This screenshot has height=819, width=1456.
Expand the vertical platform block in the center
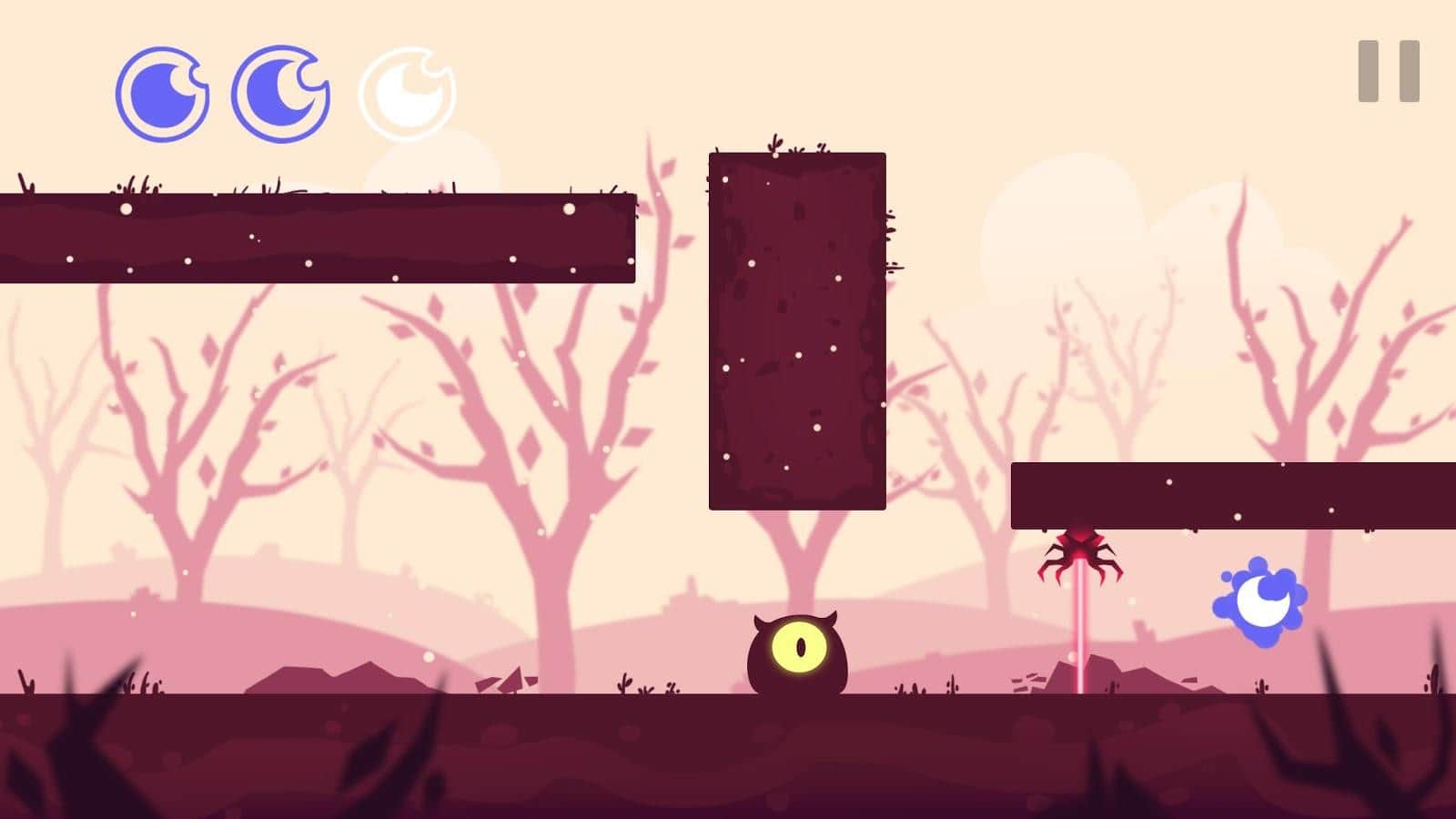click(x=799, y=332)
